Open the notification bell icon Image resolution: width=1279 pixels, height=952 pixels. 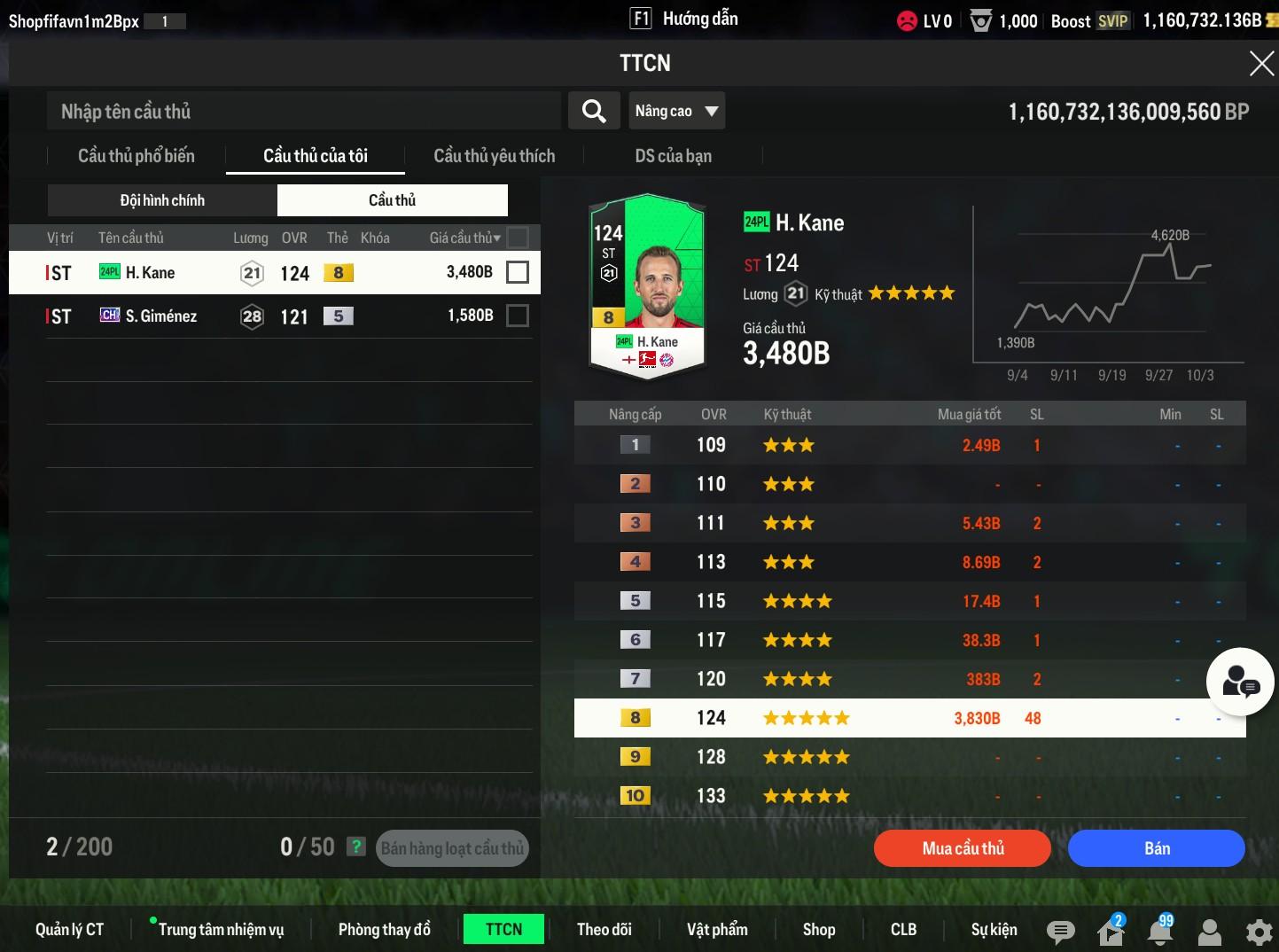(1159, 931)
